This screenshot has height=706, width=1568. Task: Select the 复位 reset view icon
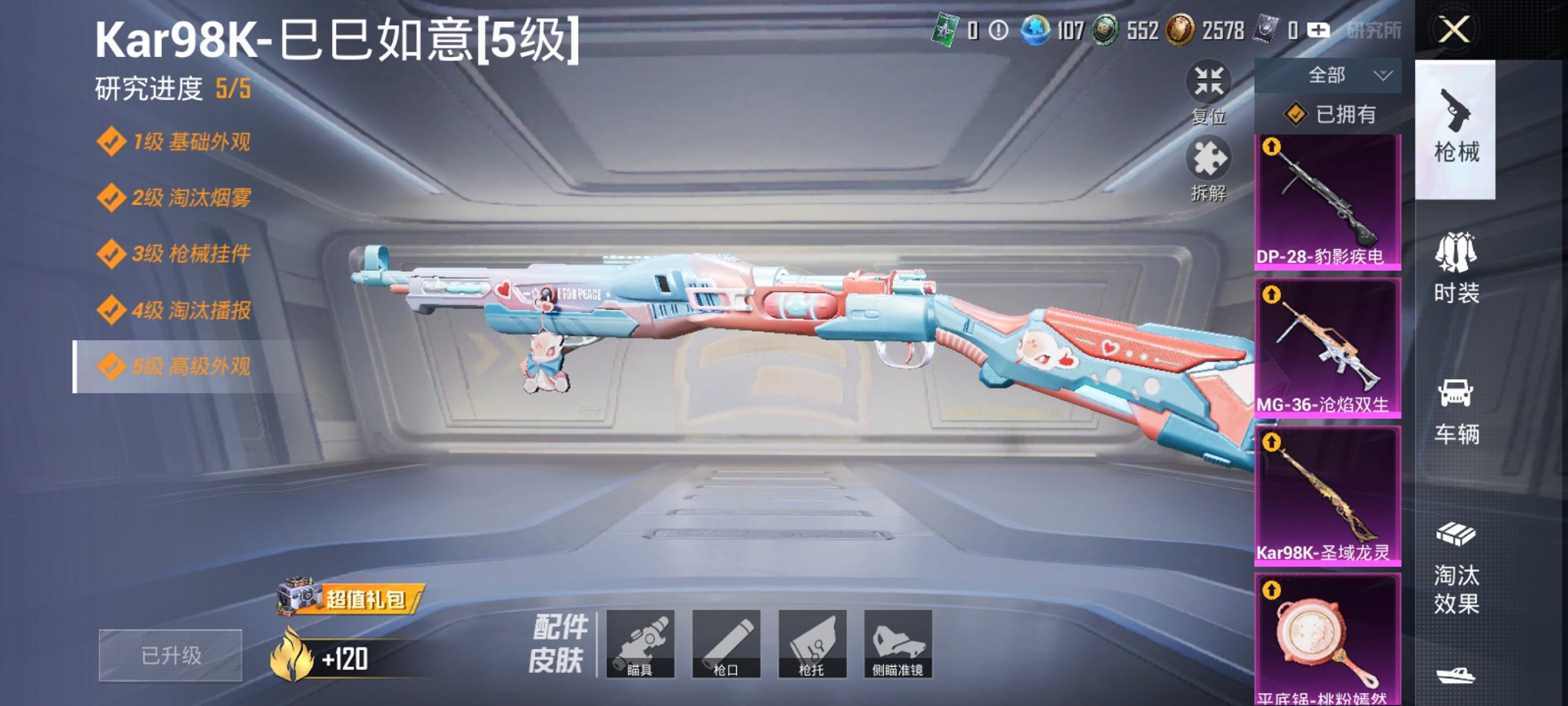coord(1210,79)
